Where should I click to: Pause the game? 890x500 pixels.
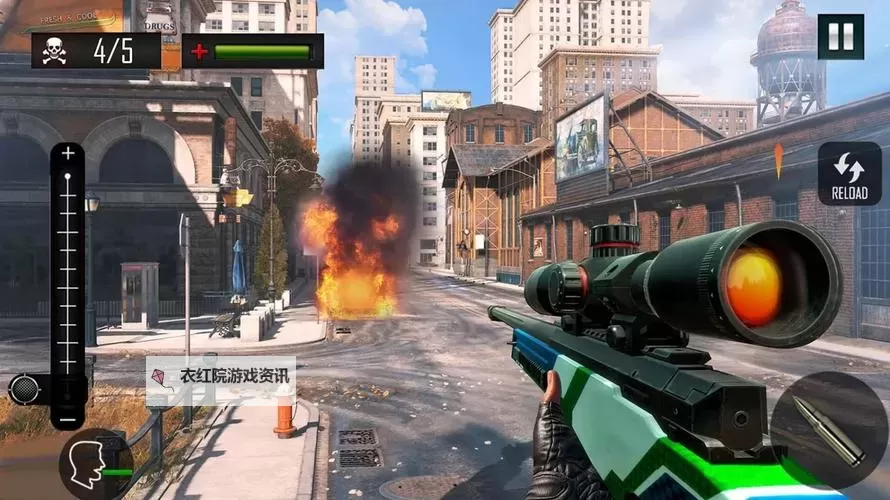840,37
